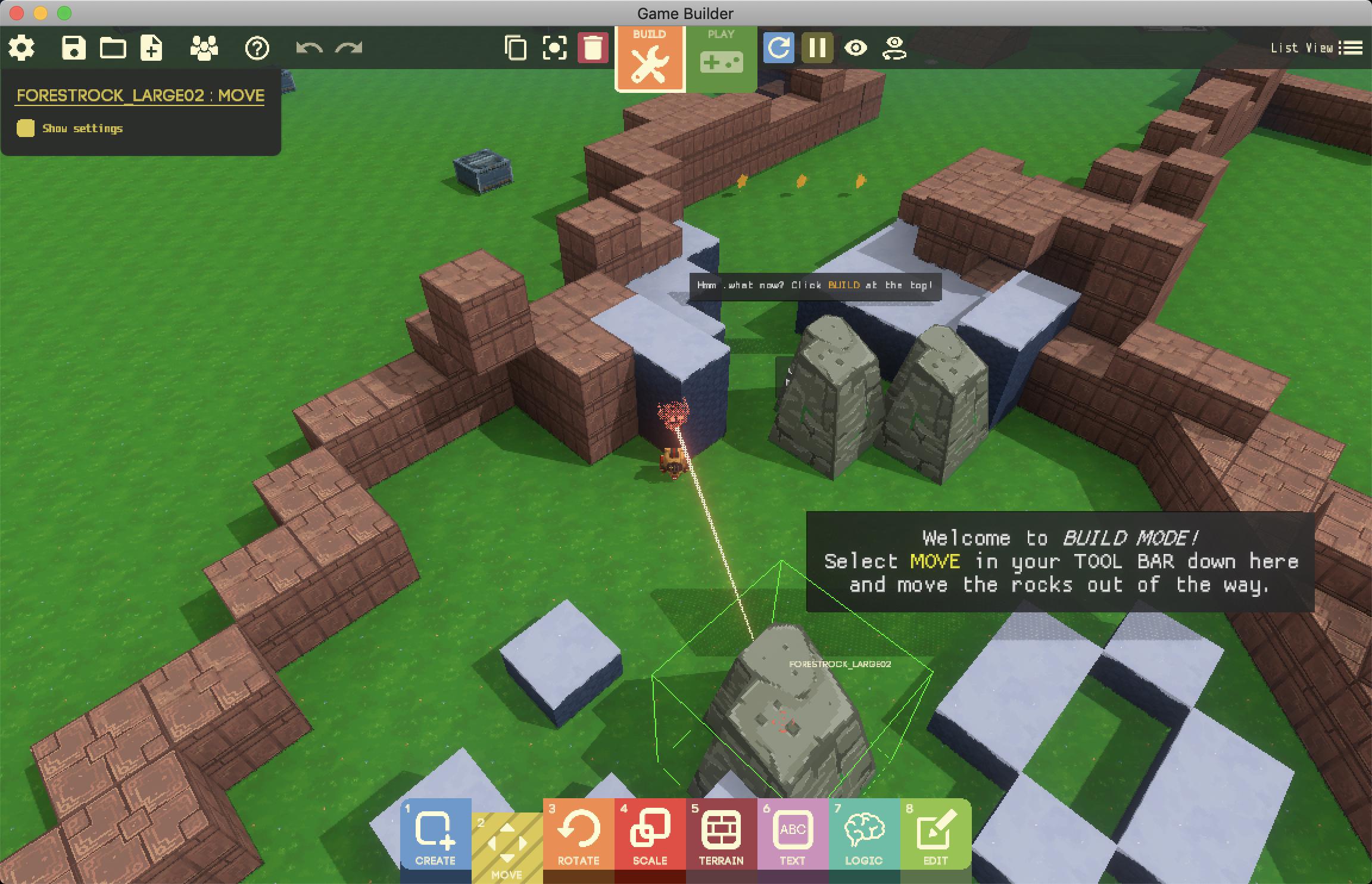This screenshot has width=1372, height=884.
Task: Create a new project file
Action: (x=151, y=48)
